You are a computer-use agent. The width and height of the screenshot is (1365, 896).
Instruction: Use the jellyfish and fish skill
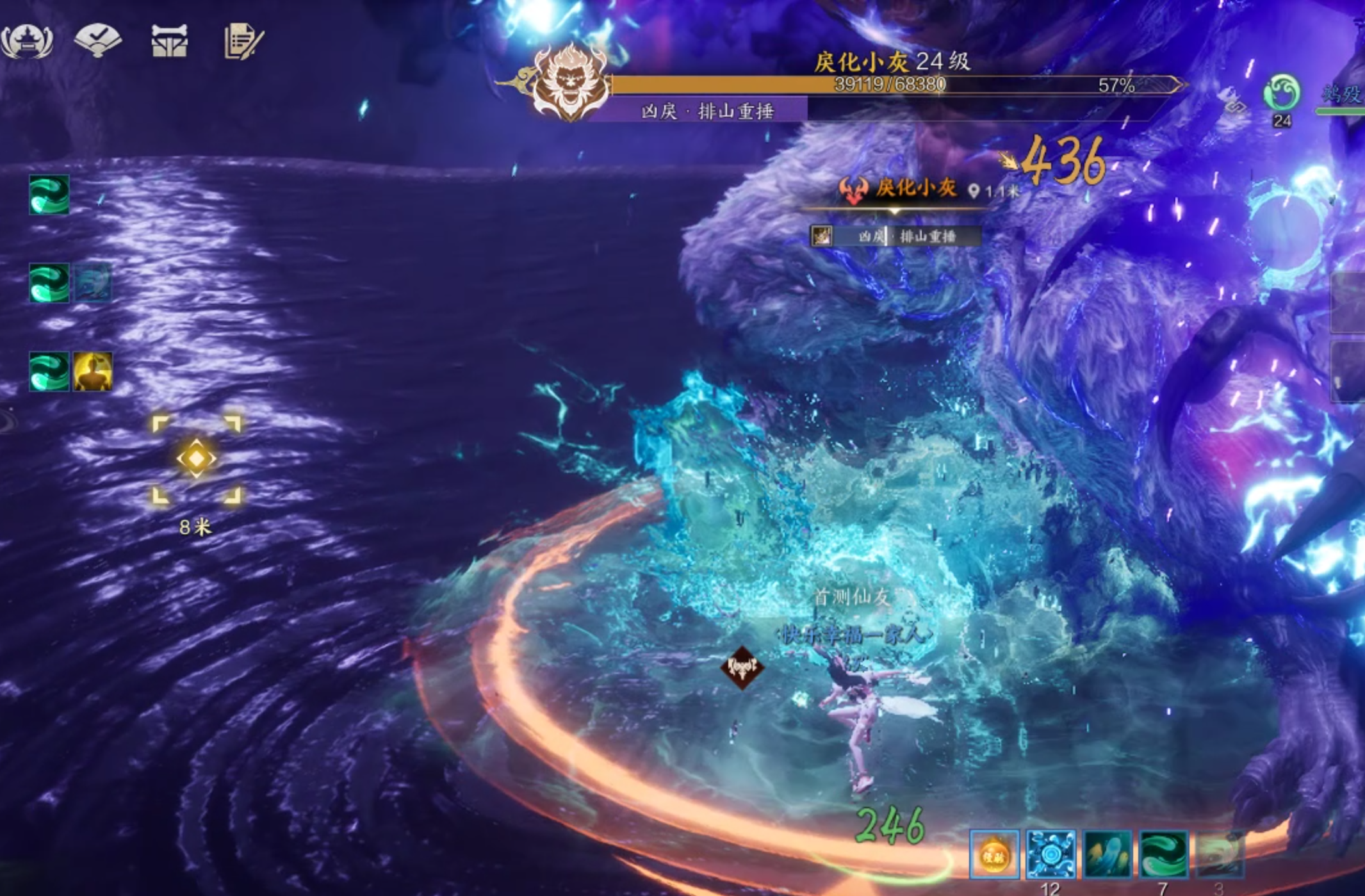pyautogui.click(x=1107, y=854)
